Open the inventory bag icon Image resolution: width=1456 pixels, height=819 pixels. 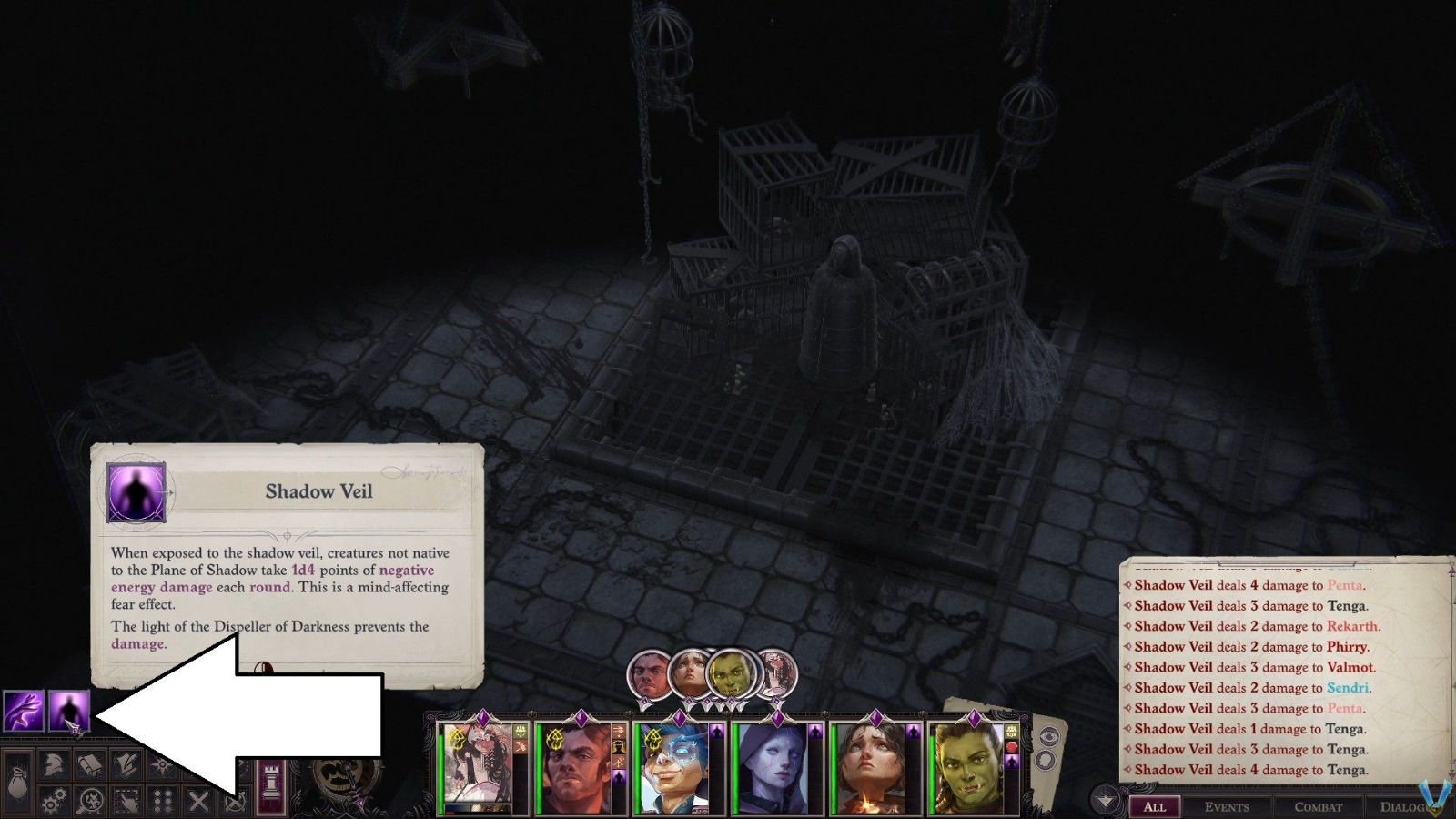click(16, 784)
